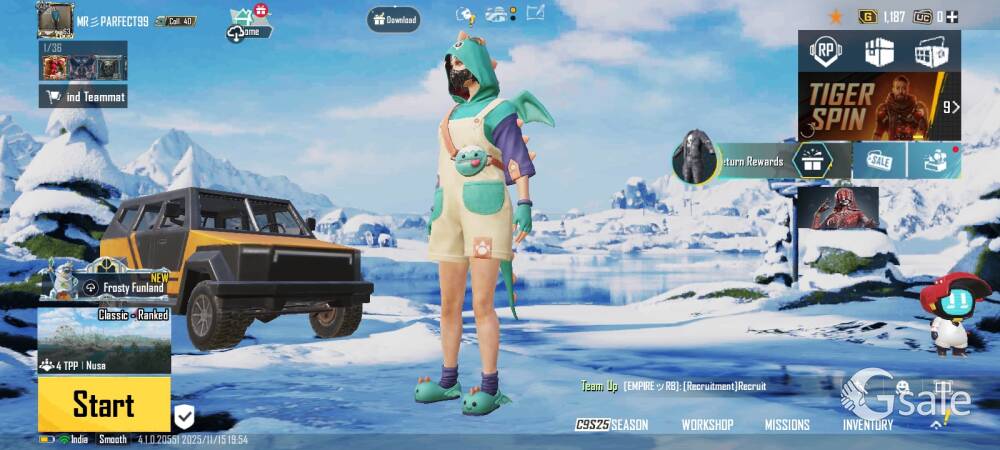Open the Missions menu
The image size is (1000, 450).
[x=787, y=425]
